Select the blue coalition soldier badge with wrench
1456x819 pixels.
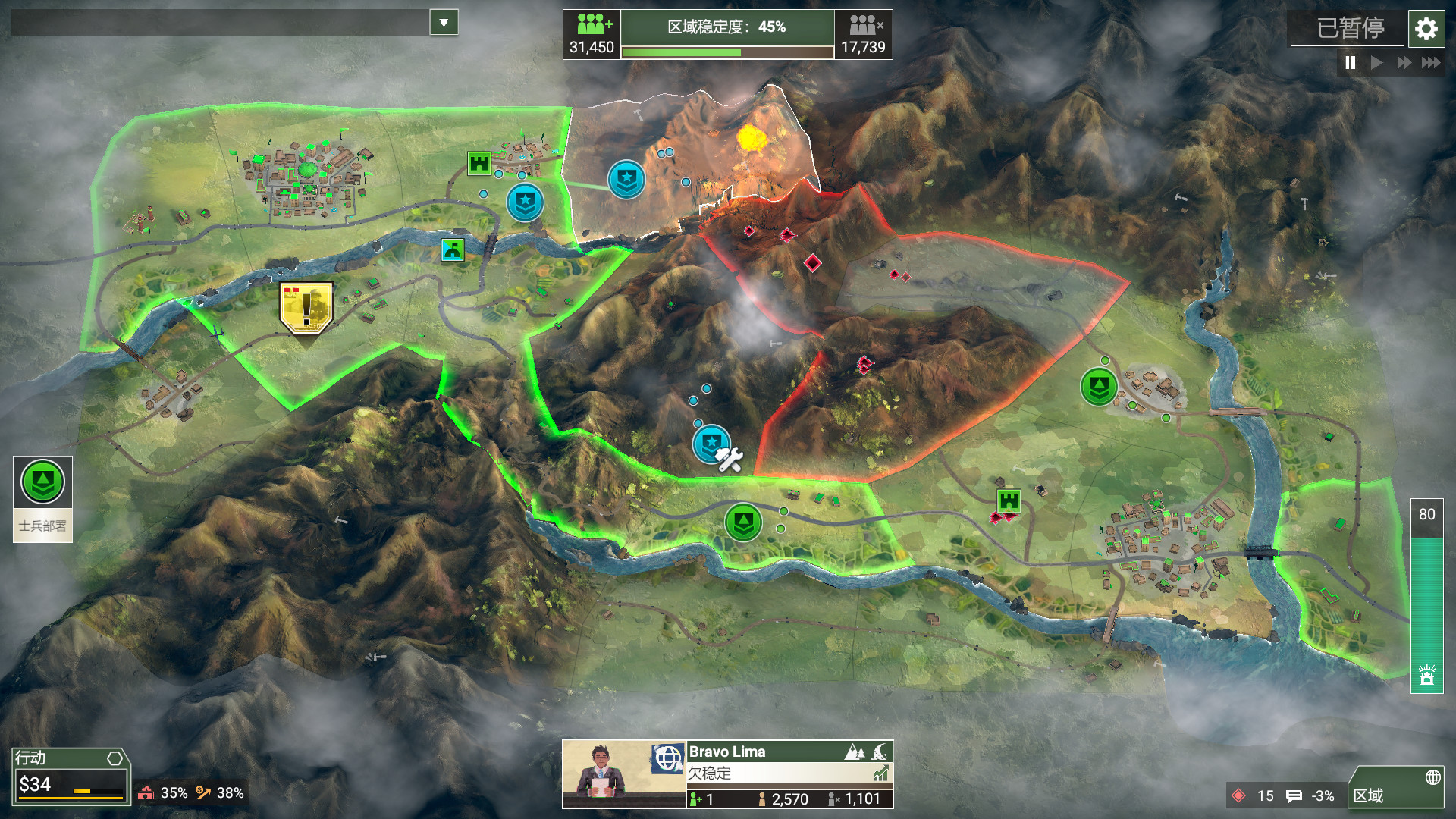click(x=711, y=443)
